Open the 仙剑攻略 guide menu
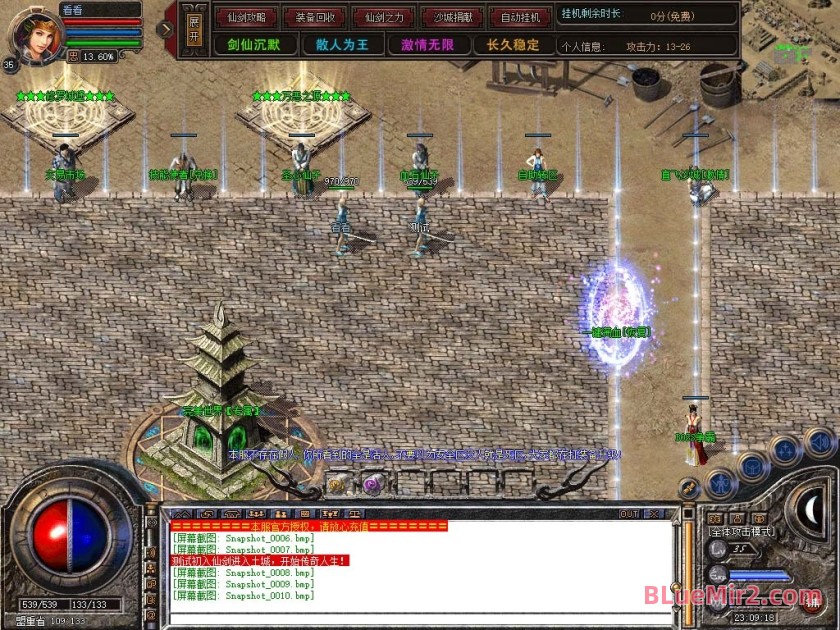 click(x=247, y=17)
